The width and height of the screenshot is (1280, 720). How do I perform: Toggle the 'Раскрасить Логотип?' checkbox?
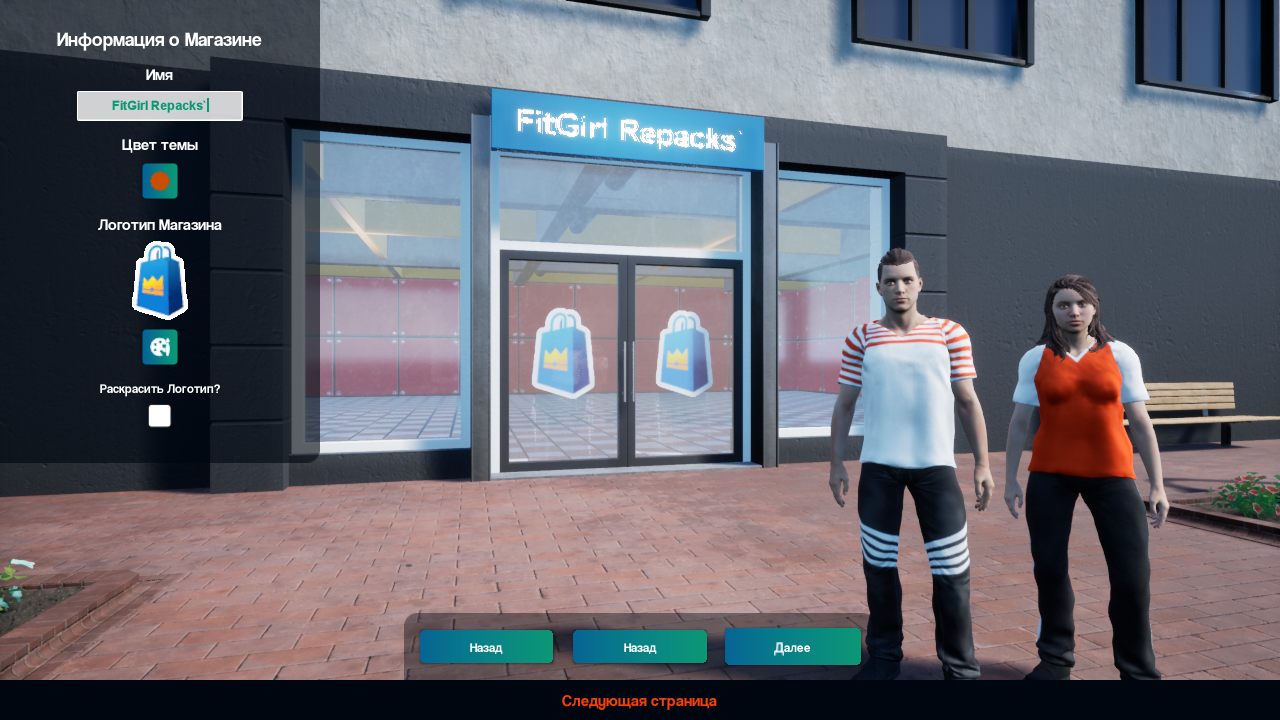(x=160, y=416)
